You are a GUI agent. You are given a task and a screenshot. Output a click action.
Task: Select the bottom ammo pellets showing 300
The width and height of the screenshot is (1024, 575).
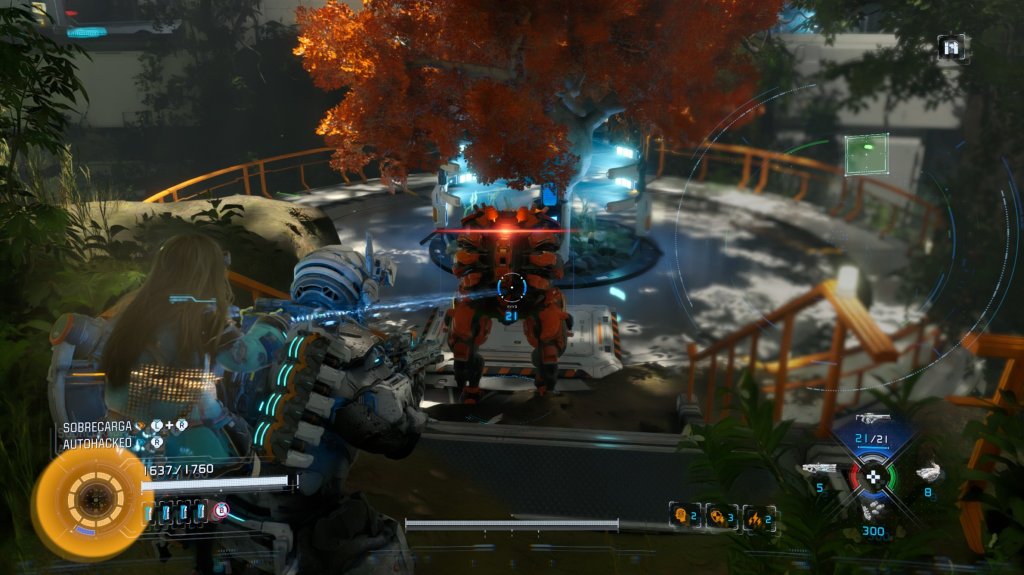coord(873,512)
